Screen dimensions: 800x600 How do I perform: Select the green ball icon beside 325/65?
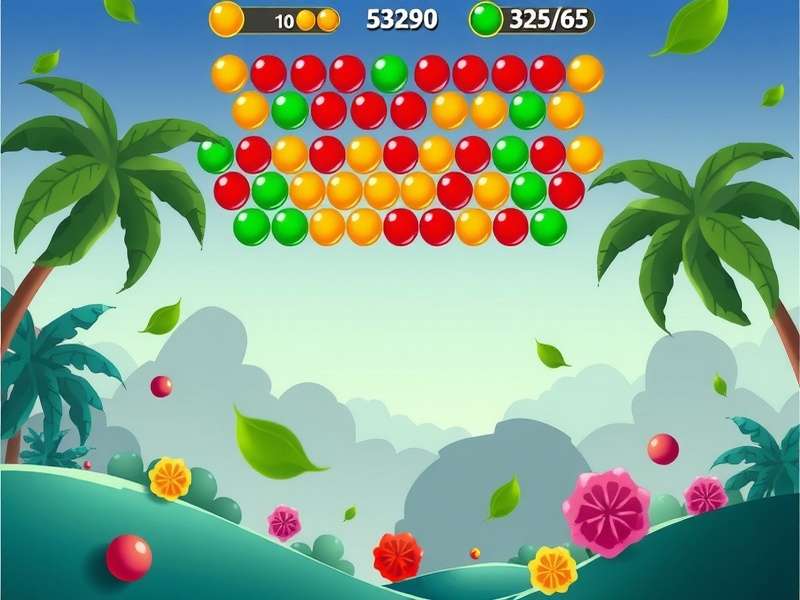pyautogui.click(x=486, y=19)
